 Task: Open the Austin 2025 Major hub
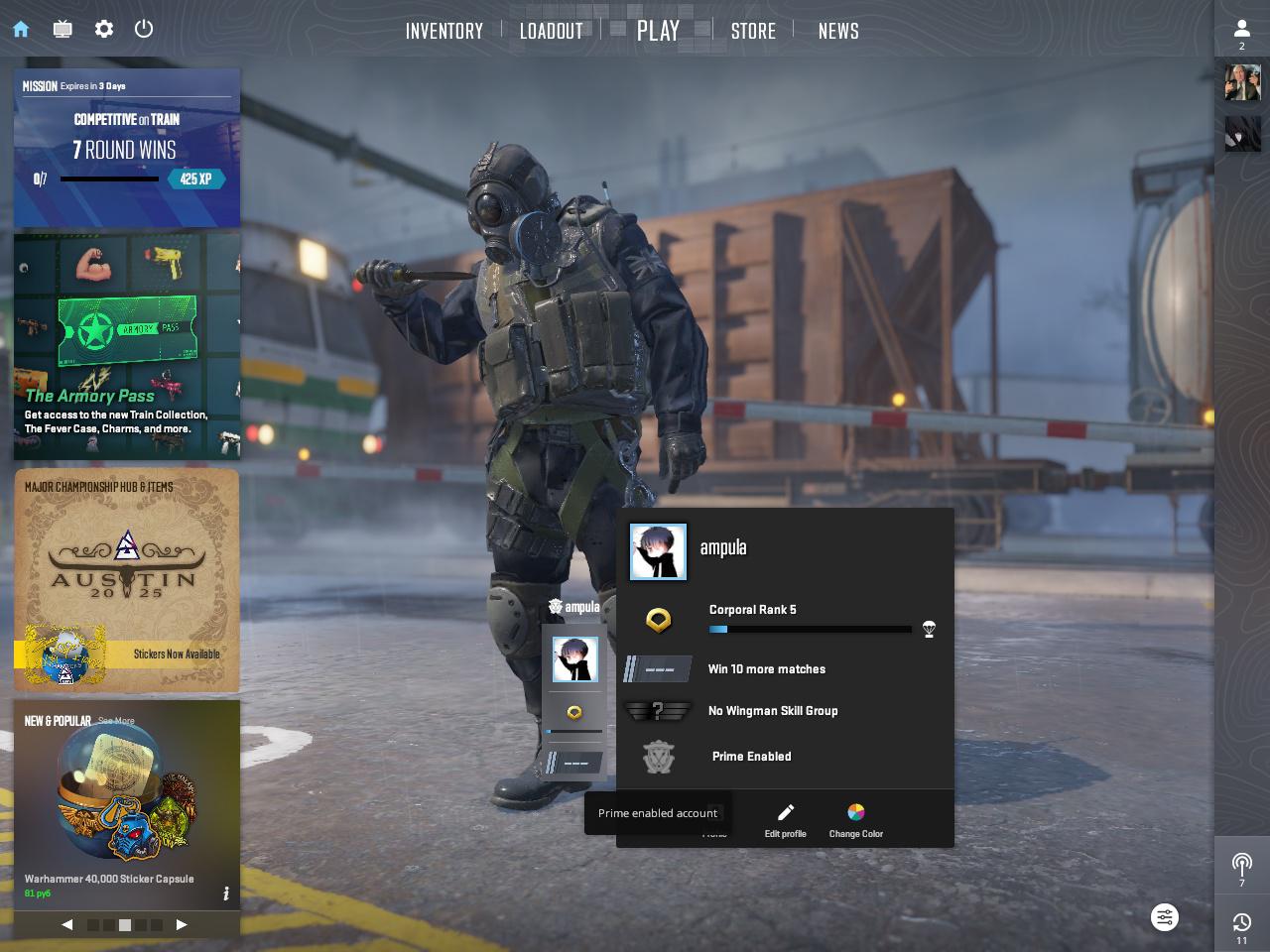tap(127, 580)
